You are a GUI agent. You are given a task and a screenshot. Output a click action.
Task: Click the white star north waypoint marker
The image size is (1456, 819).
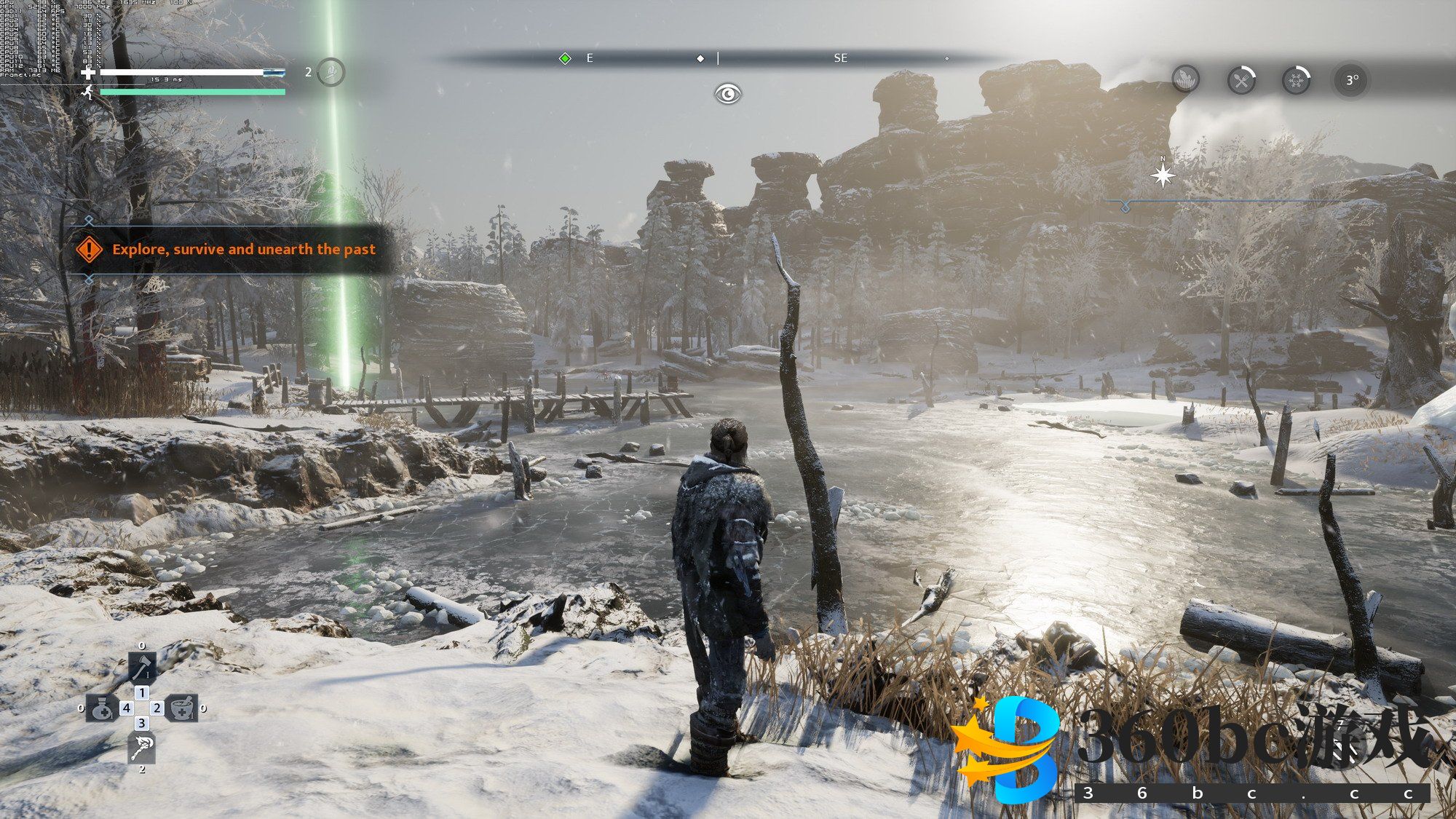coord(1163,175)
